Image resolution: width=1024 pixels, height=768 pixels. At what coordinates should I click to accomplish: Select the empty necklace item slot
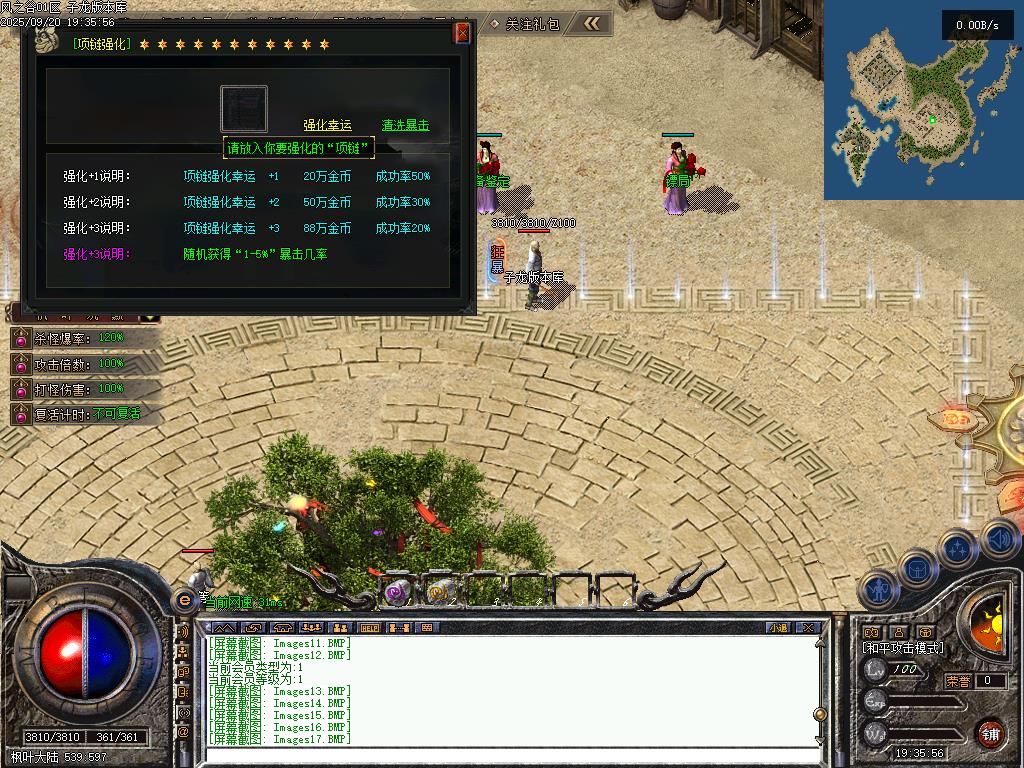coord(244,109)
